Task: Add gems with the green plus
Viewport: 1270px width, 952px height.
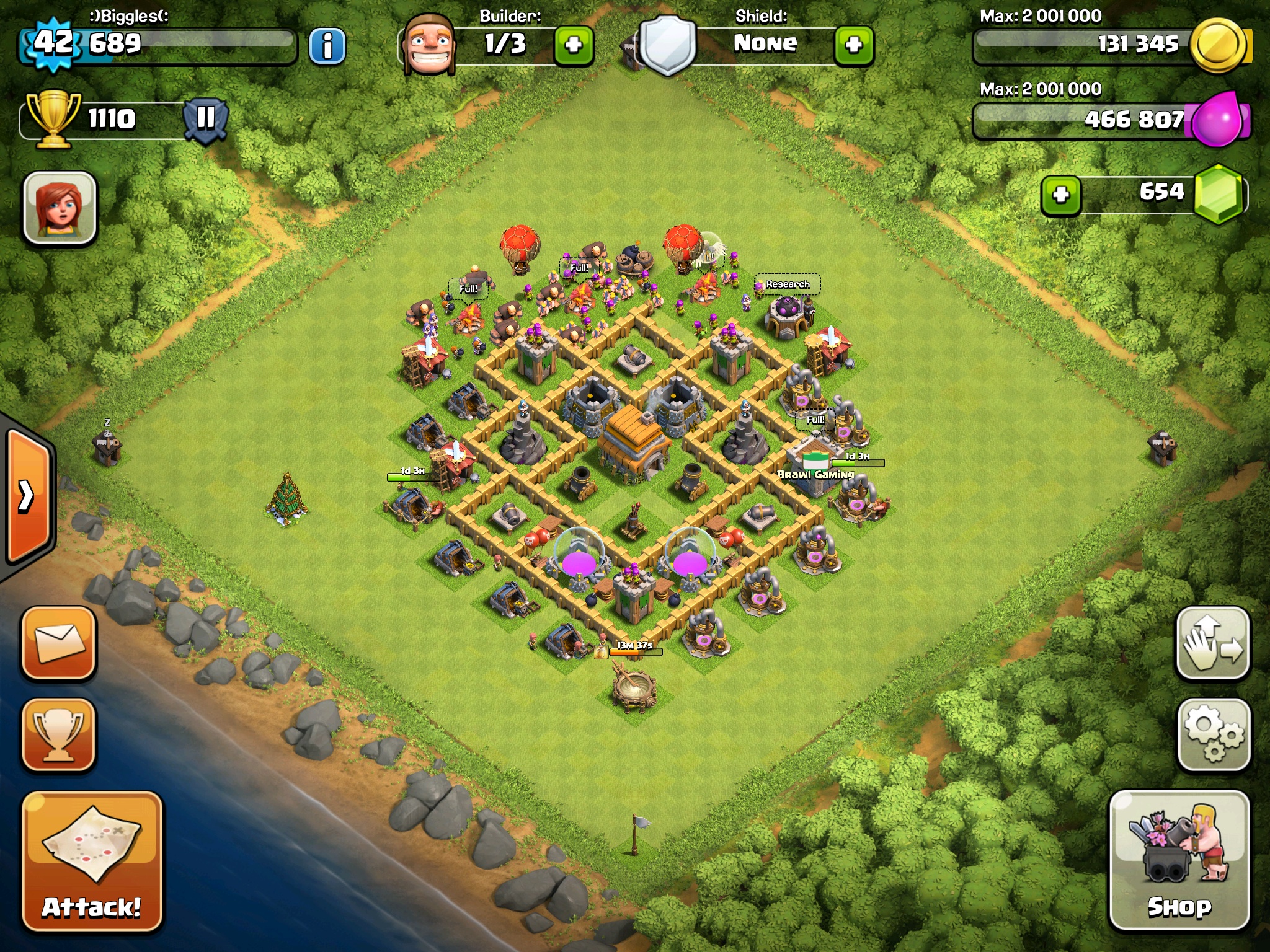Action: [1061, 195]
